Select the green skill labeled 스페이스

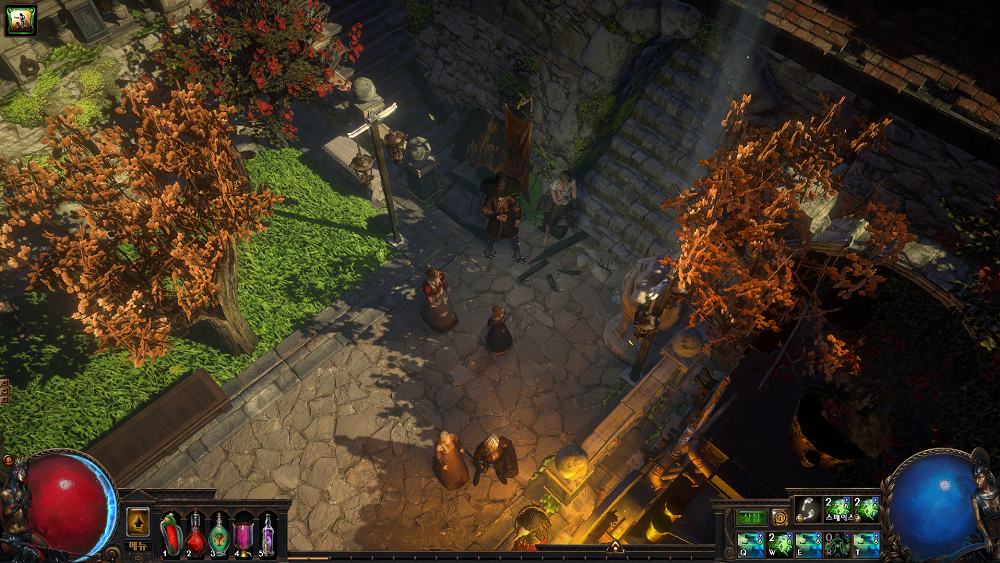tap(837, 509)
